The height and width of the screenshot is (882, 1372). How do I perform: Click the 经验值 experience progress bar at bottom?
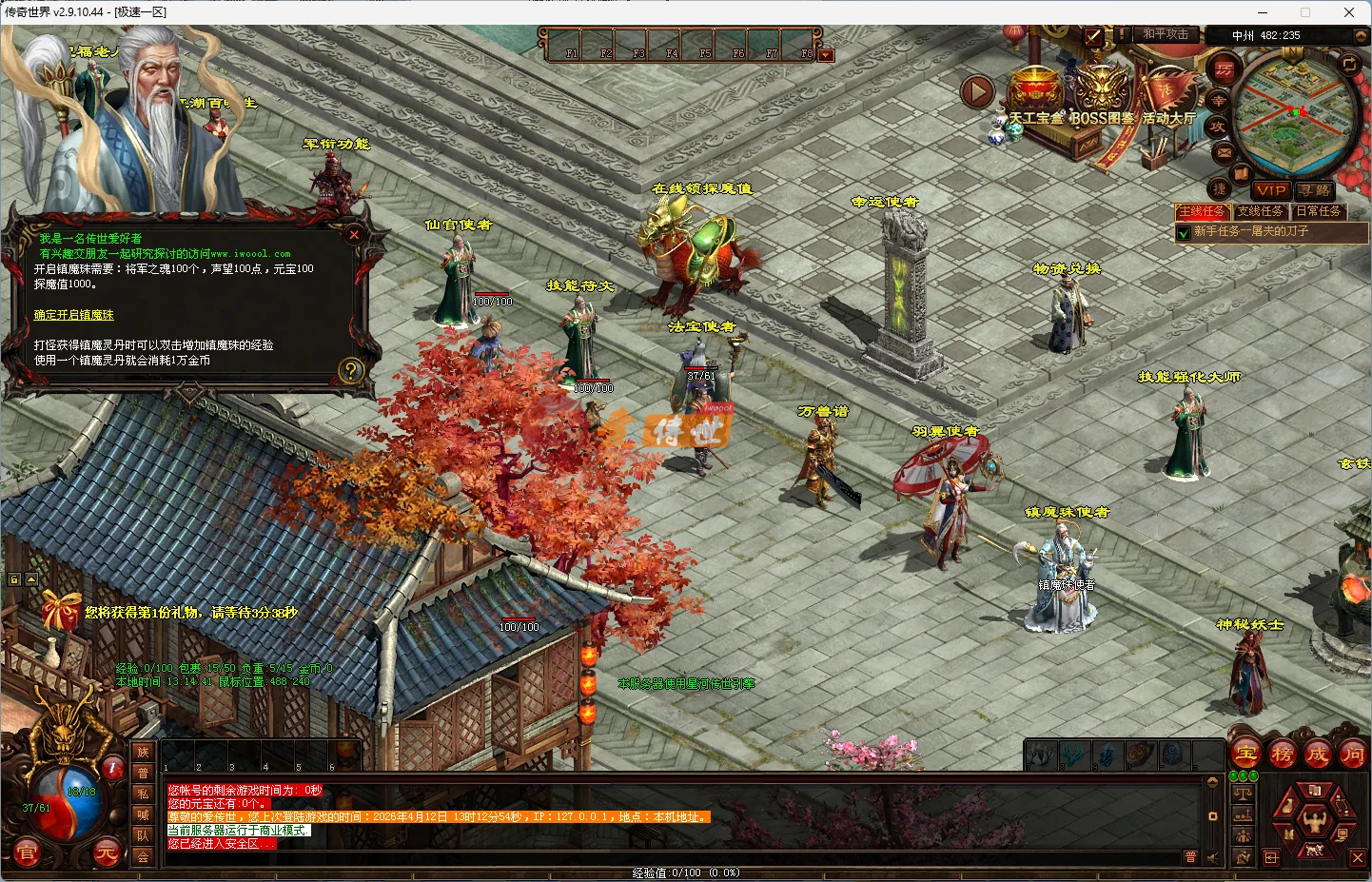[x=685, y=872]
